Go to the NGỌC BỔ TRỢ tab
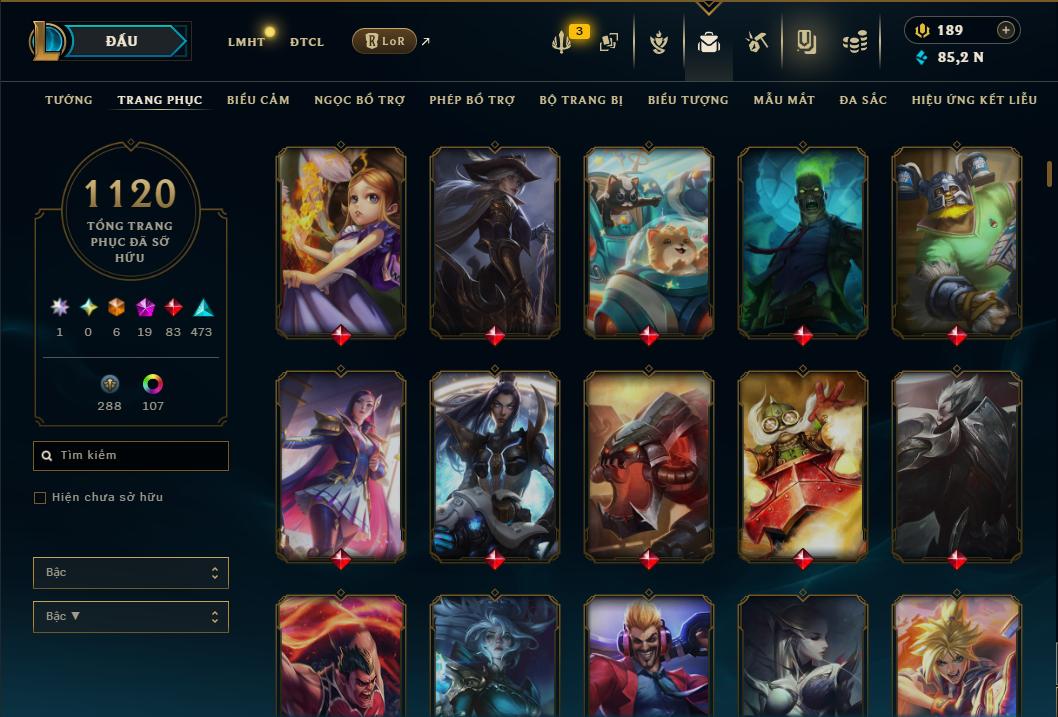 pos(360,100)
